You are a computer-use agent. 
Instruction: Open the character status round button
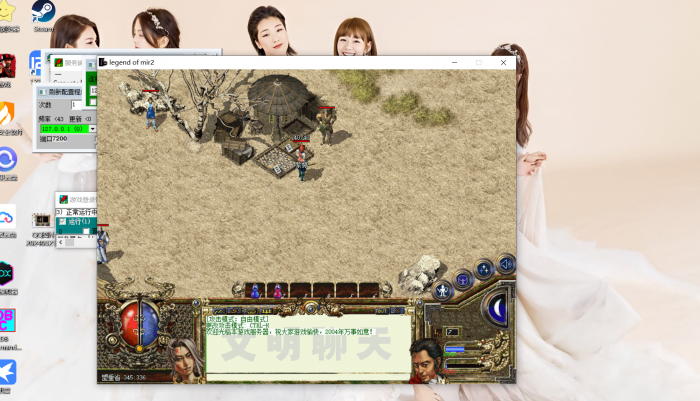[x=441, y=292]
